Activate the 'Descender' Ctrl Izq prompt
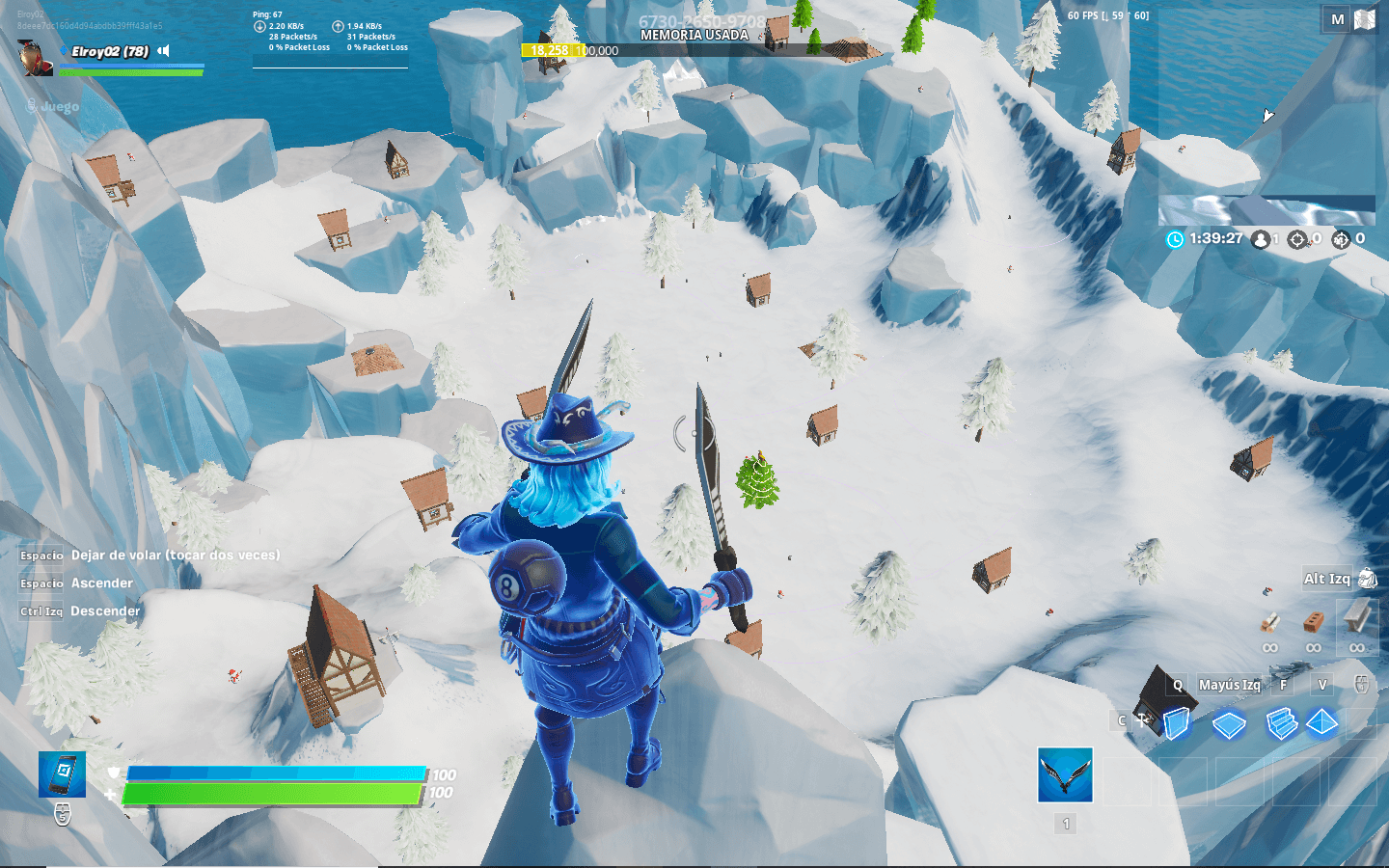This screenshot has height=868, width=1389. tap(106, 611)
